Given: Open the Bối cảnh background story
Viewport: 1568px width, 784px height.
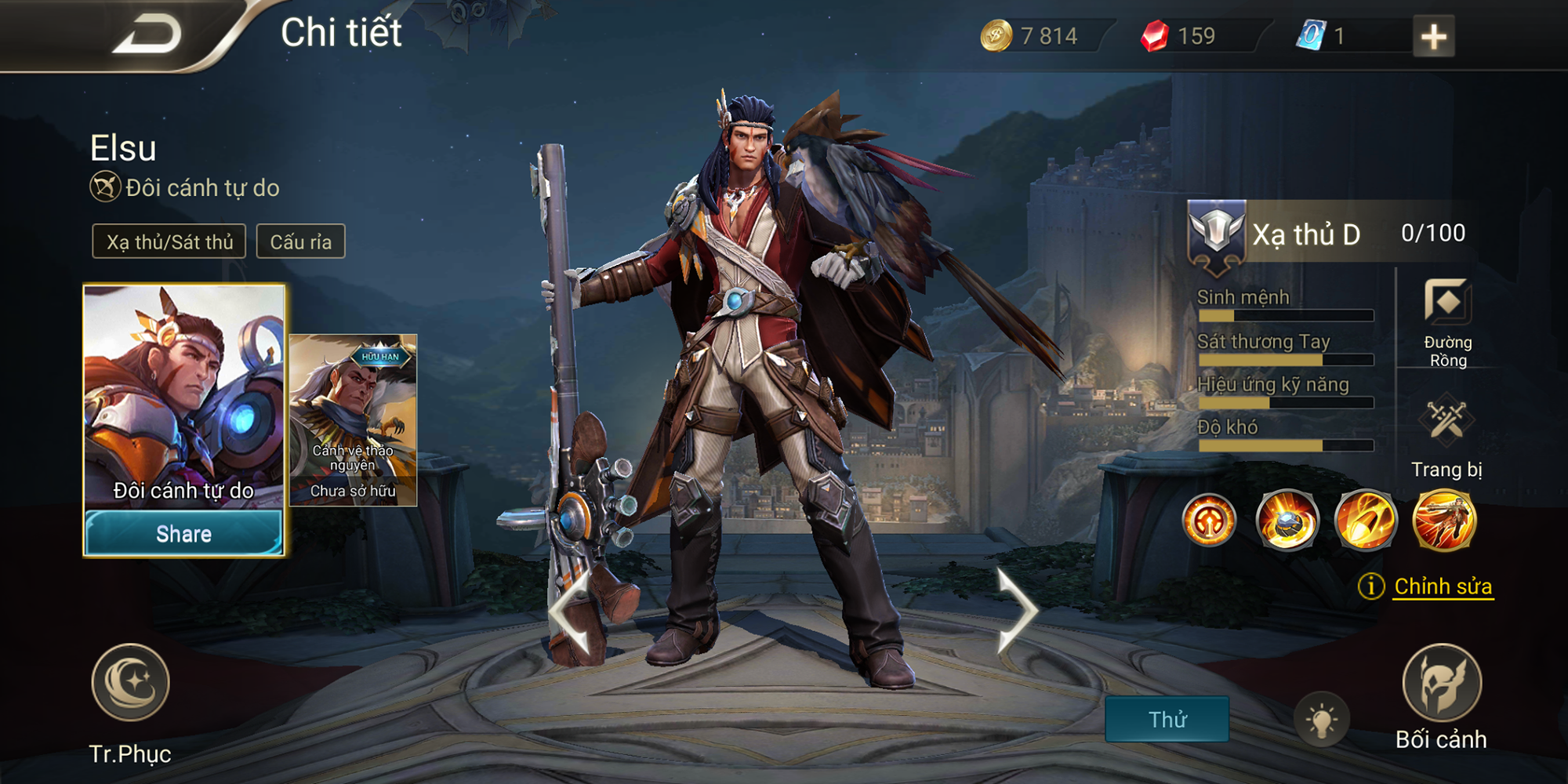Looking at the screenshot, I should click(x=1441, y=684).
